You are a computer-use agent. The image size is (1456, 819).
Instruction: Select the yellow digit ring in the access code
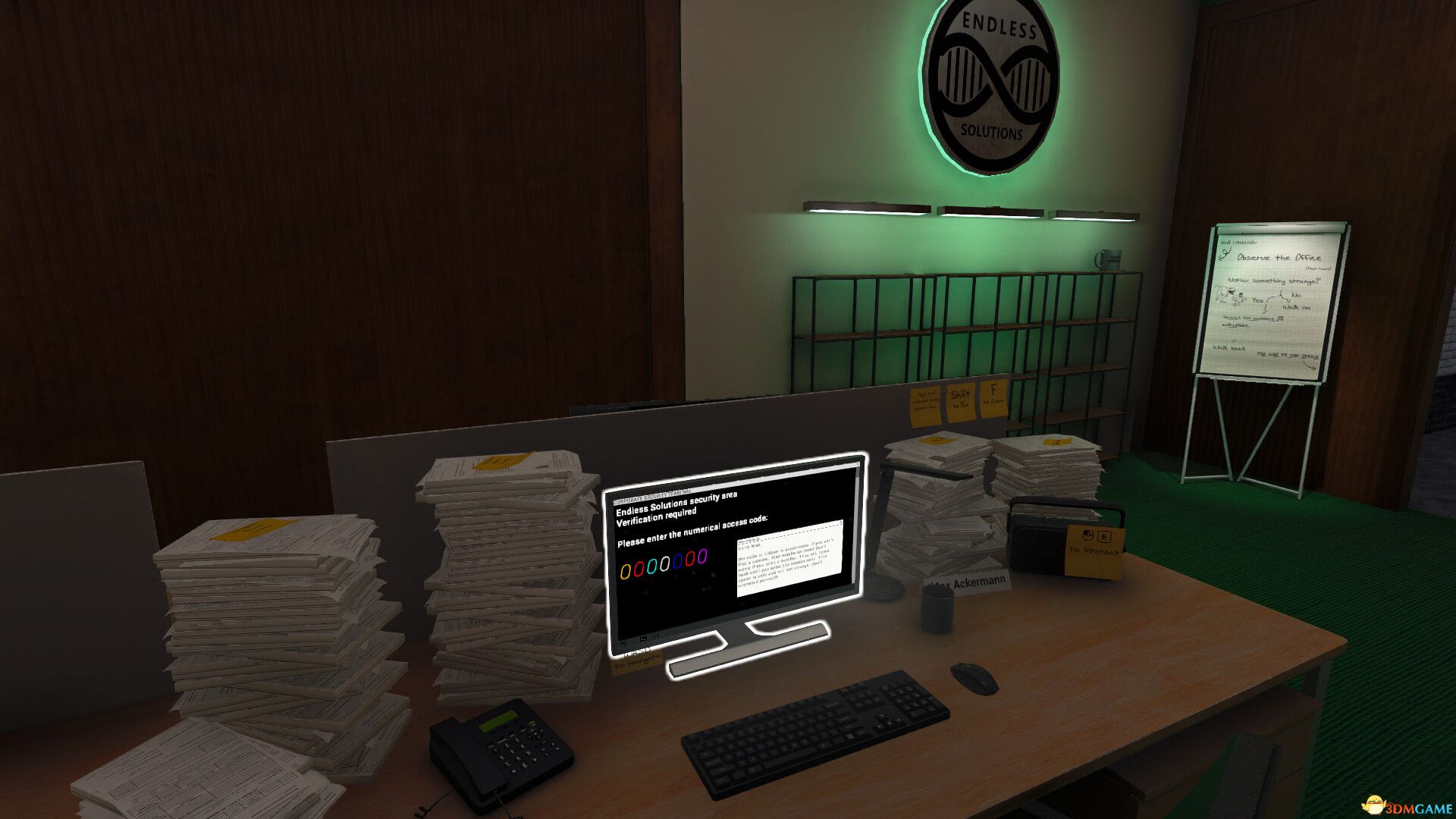625,570
